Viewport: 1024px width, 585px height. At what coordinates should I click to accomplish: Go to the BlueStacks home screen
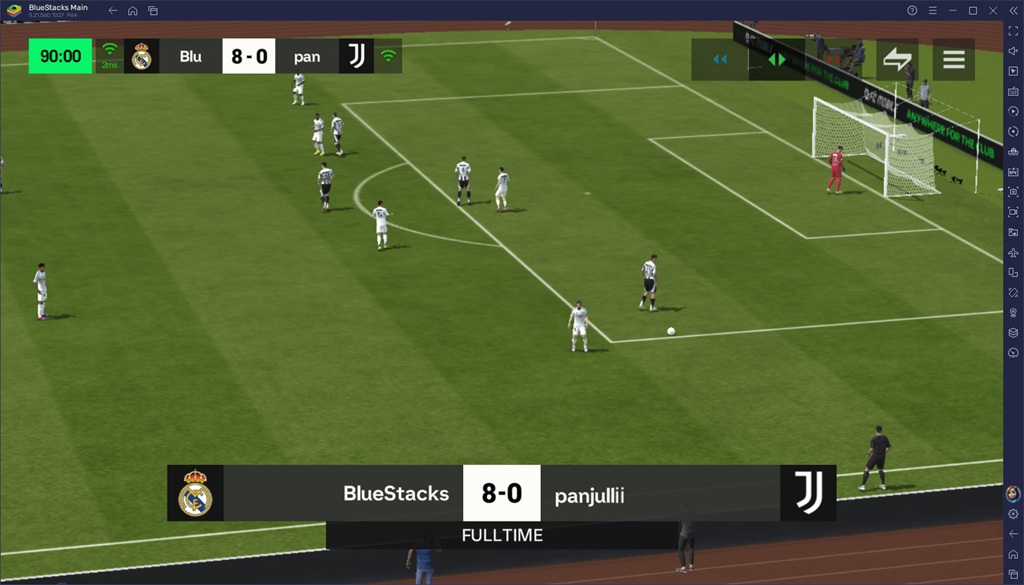[x=132, y=10]
